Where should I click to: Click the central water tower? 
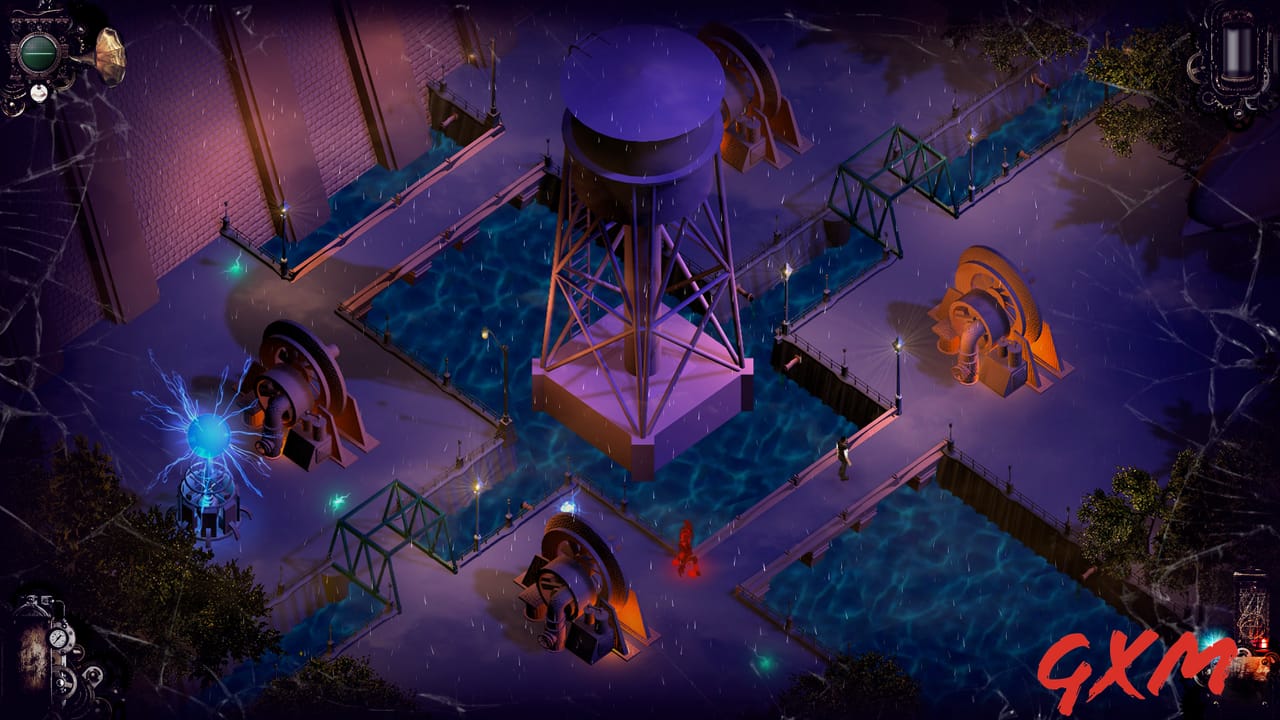[635, 160]
